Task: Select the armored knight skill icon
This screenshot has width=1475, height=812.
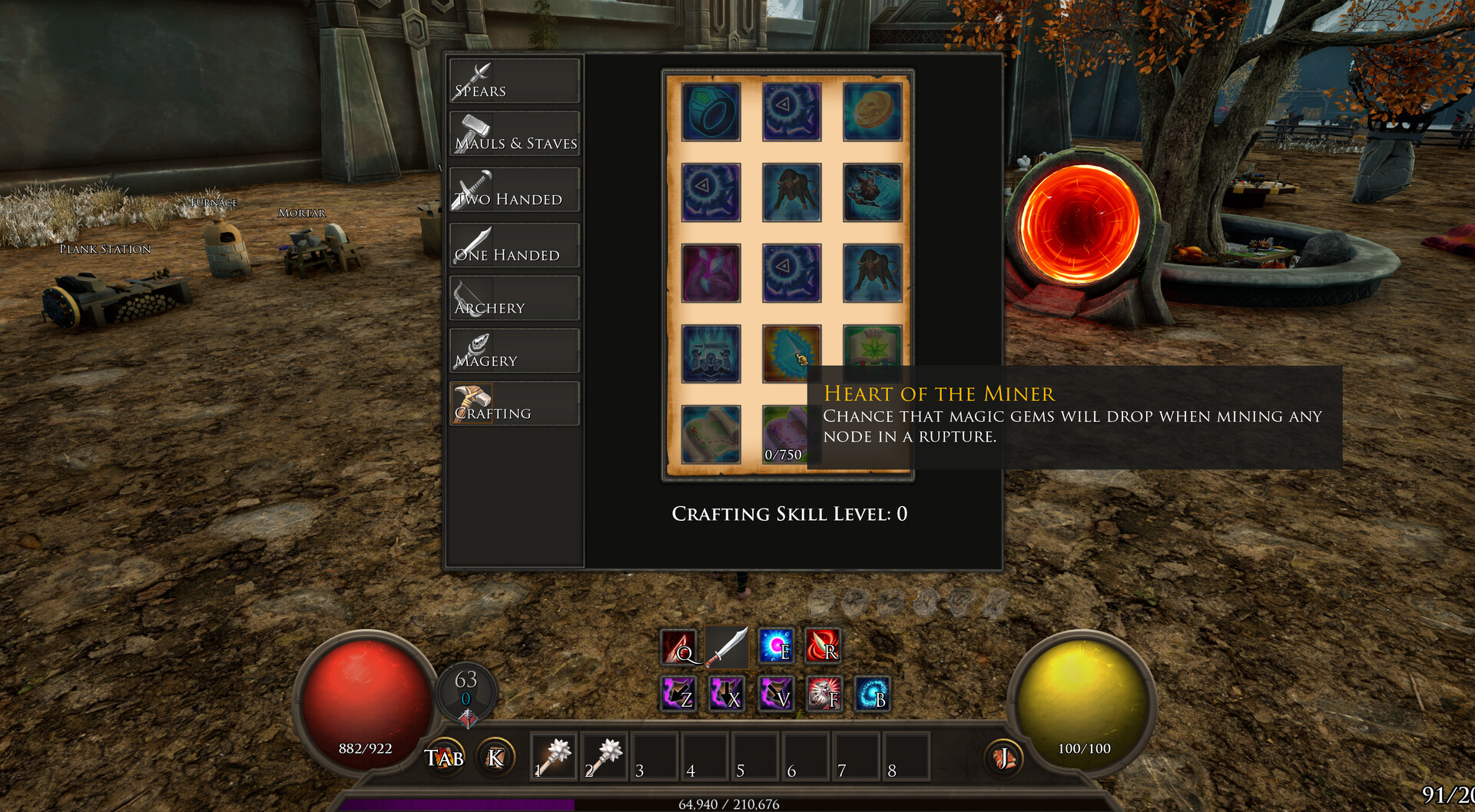Action: pos(711,355)
